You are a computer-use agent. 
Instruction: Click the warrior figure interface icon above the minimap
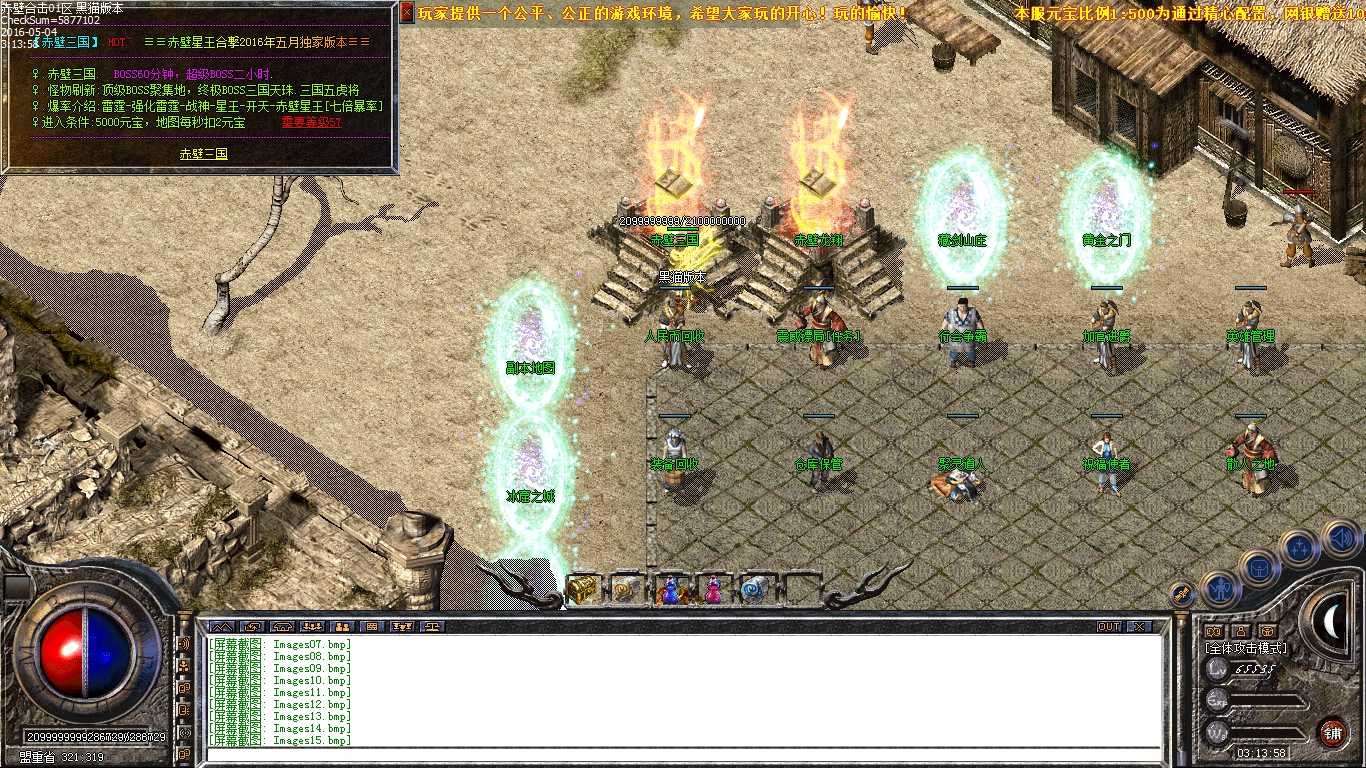[x=1220, y=587]
